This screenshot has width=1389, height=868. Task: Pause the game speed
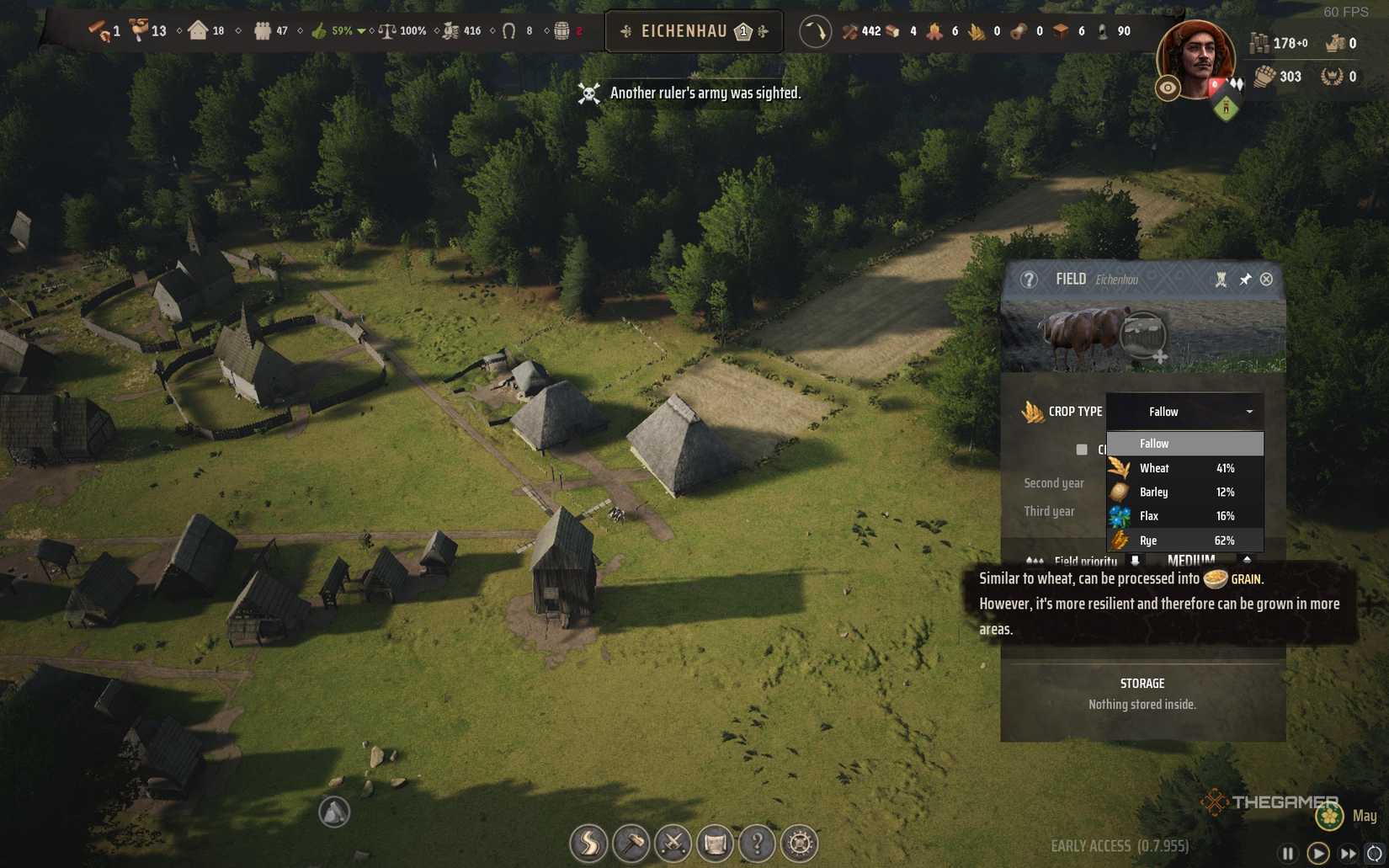(x=1287, y=854)
